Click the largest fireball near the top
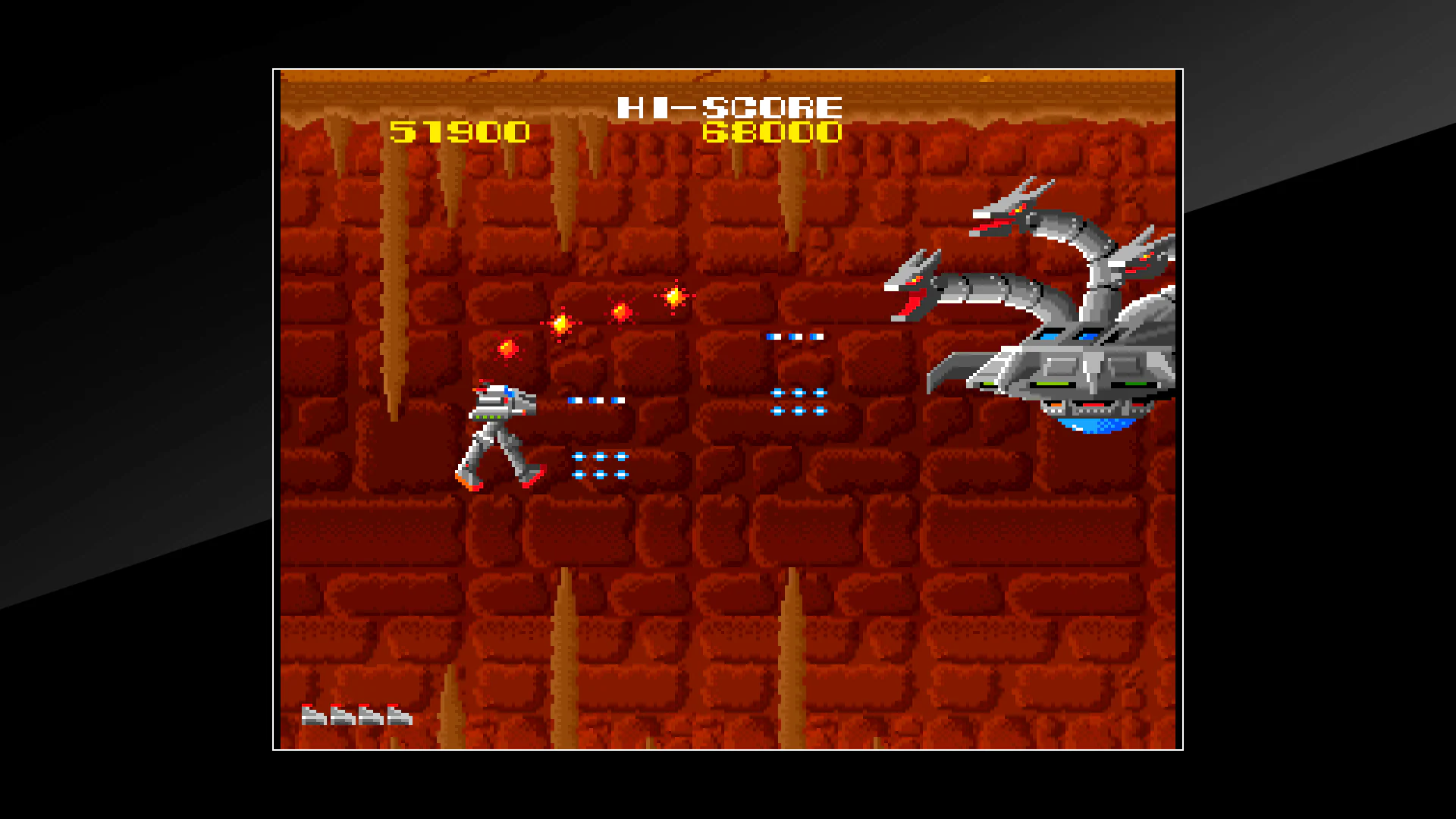The width and height of the screenshot is (1456, 819). tap(673, 297)
